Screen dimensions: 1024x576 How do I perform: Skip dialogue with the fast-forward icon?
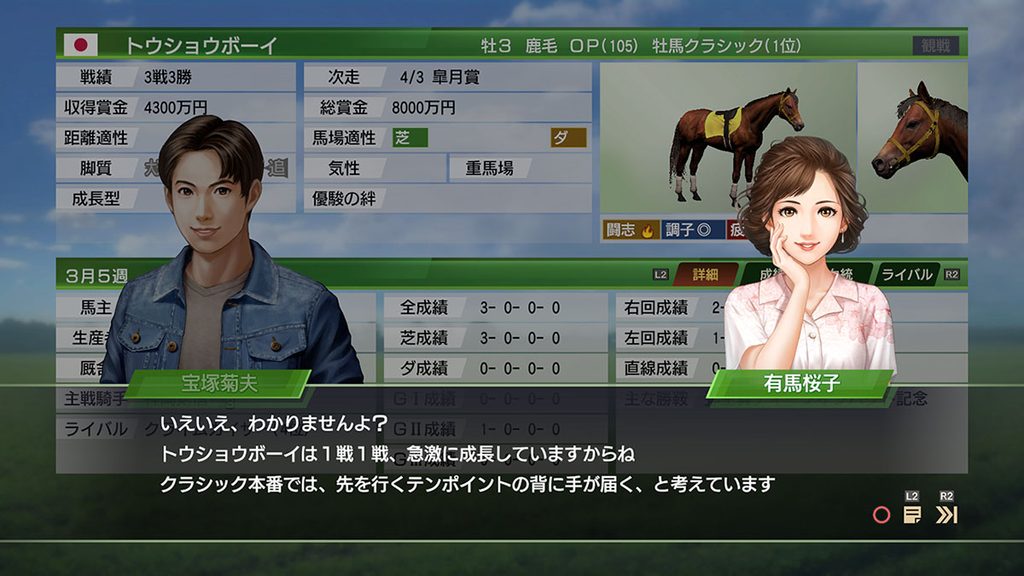click(946, 515)
